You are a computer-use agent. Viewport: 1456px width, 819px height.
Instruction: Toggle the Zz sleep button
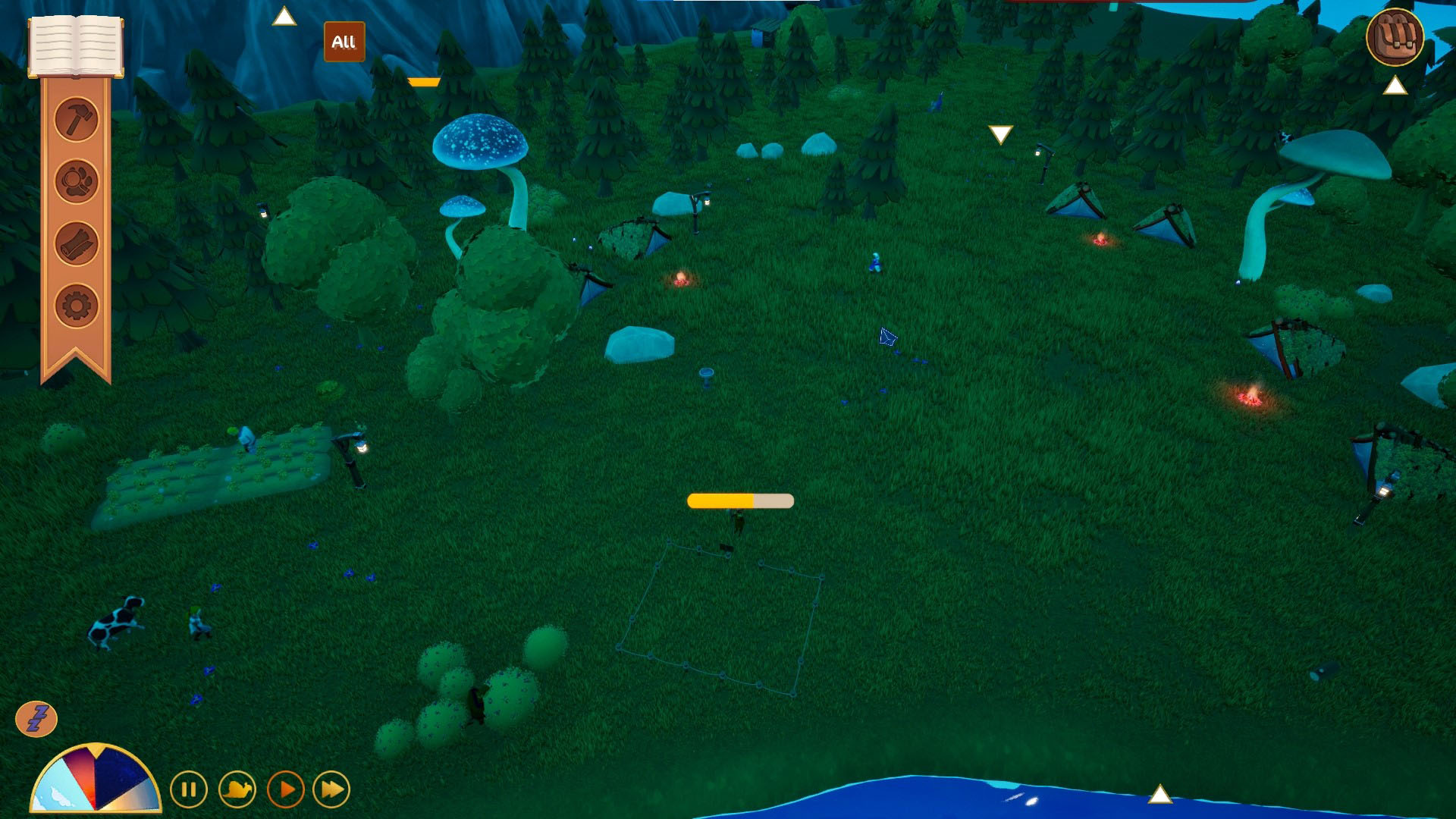click(x=36, y=718)
